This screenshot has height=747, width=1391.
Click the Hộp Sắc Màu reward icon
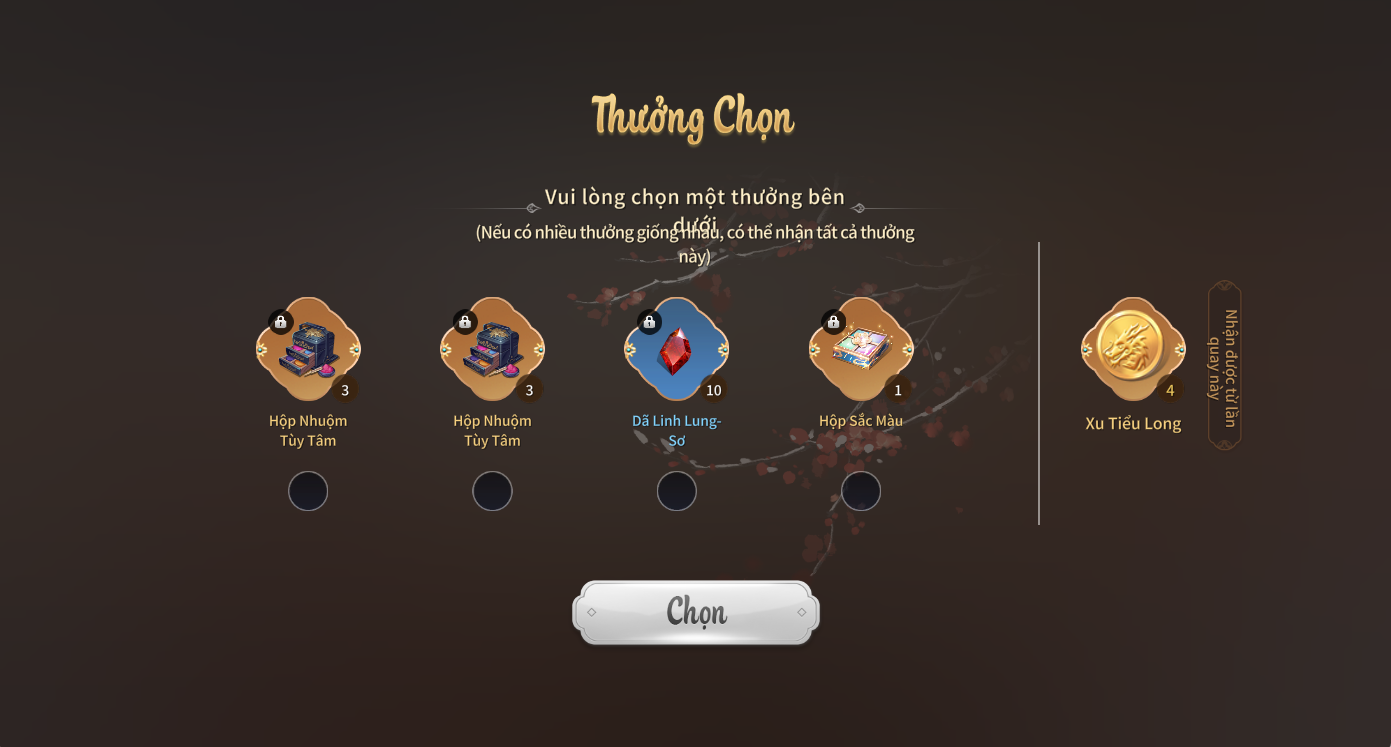(861, 350)
